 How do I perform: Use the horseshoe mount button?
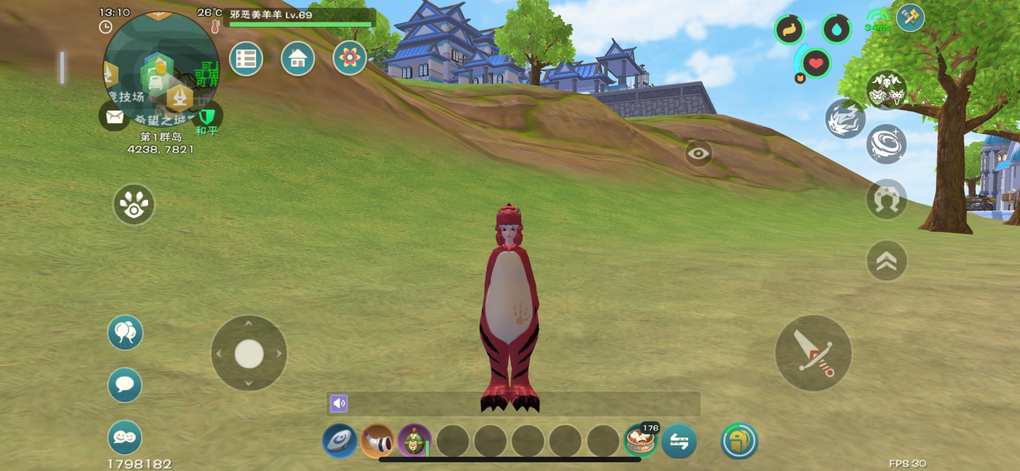click(x=886, y=199)
